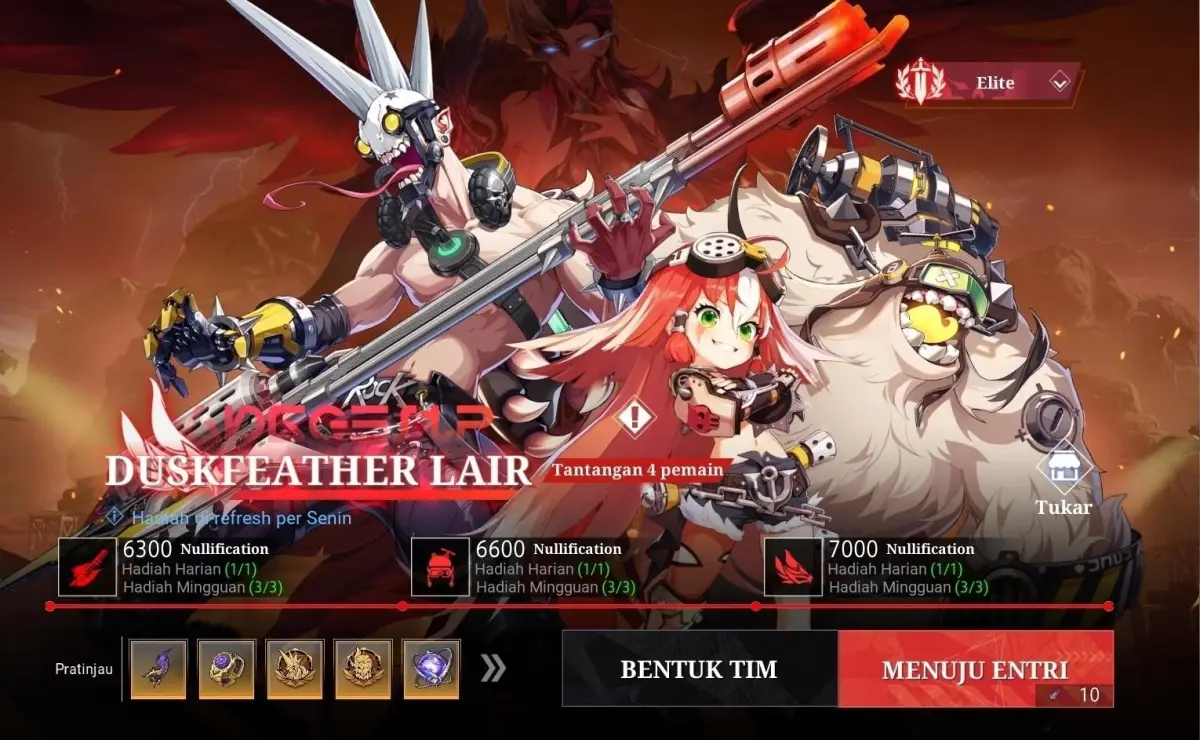Start the raid with Menuju Entri
This screenshot has height=740, width=1200.
click(975, 669)
